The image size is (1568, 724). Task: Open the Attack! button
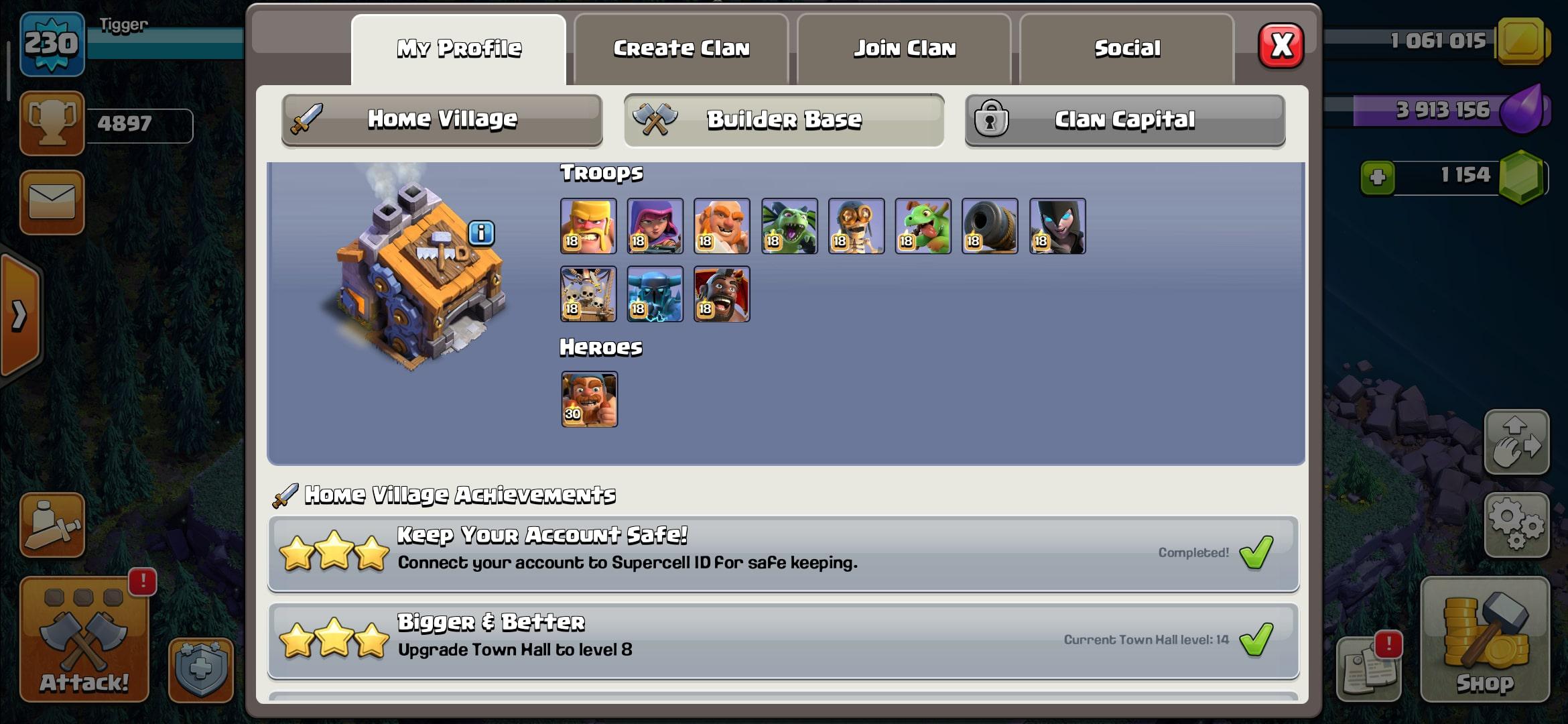point(84,640)
